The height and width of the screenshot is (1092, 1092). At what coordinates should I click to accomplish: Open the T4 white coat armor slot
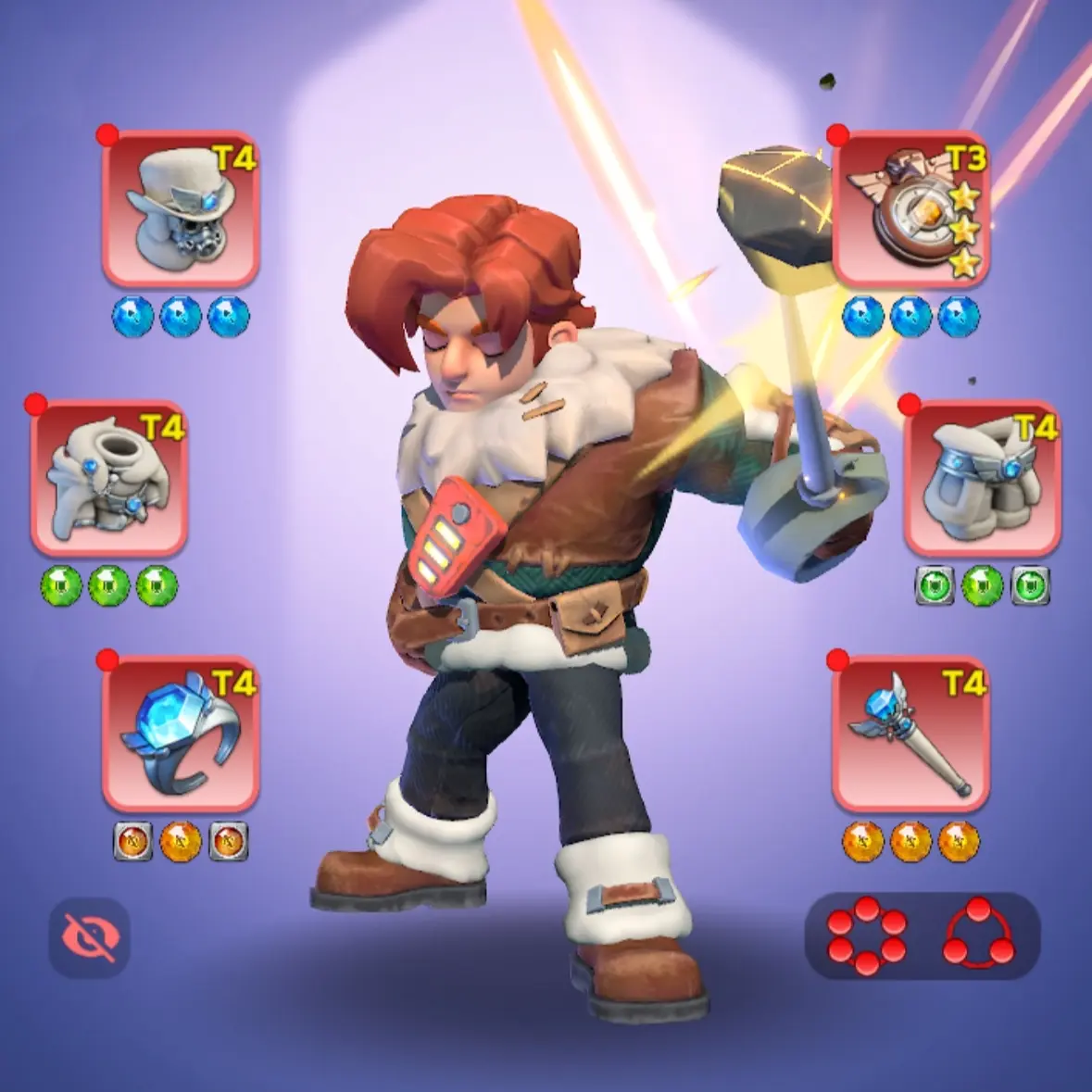click(x=109, y=478)
